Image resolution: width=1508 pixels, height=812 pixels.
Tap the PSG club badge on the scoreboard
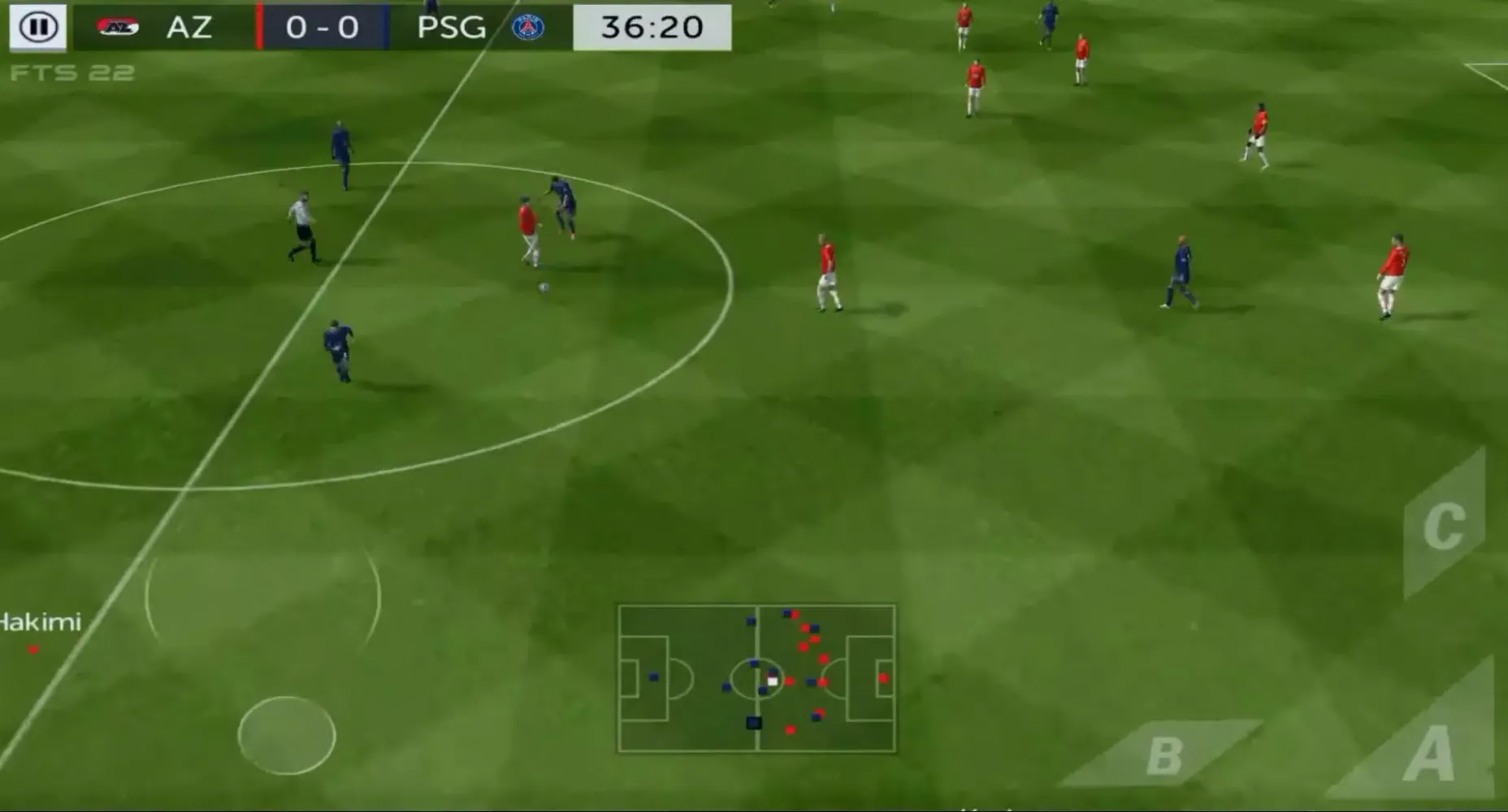pyautogui.click(x=530, y=25)
